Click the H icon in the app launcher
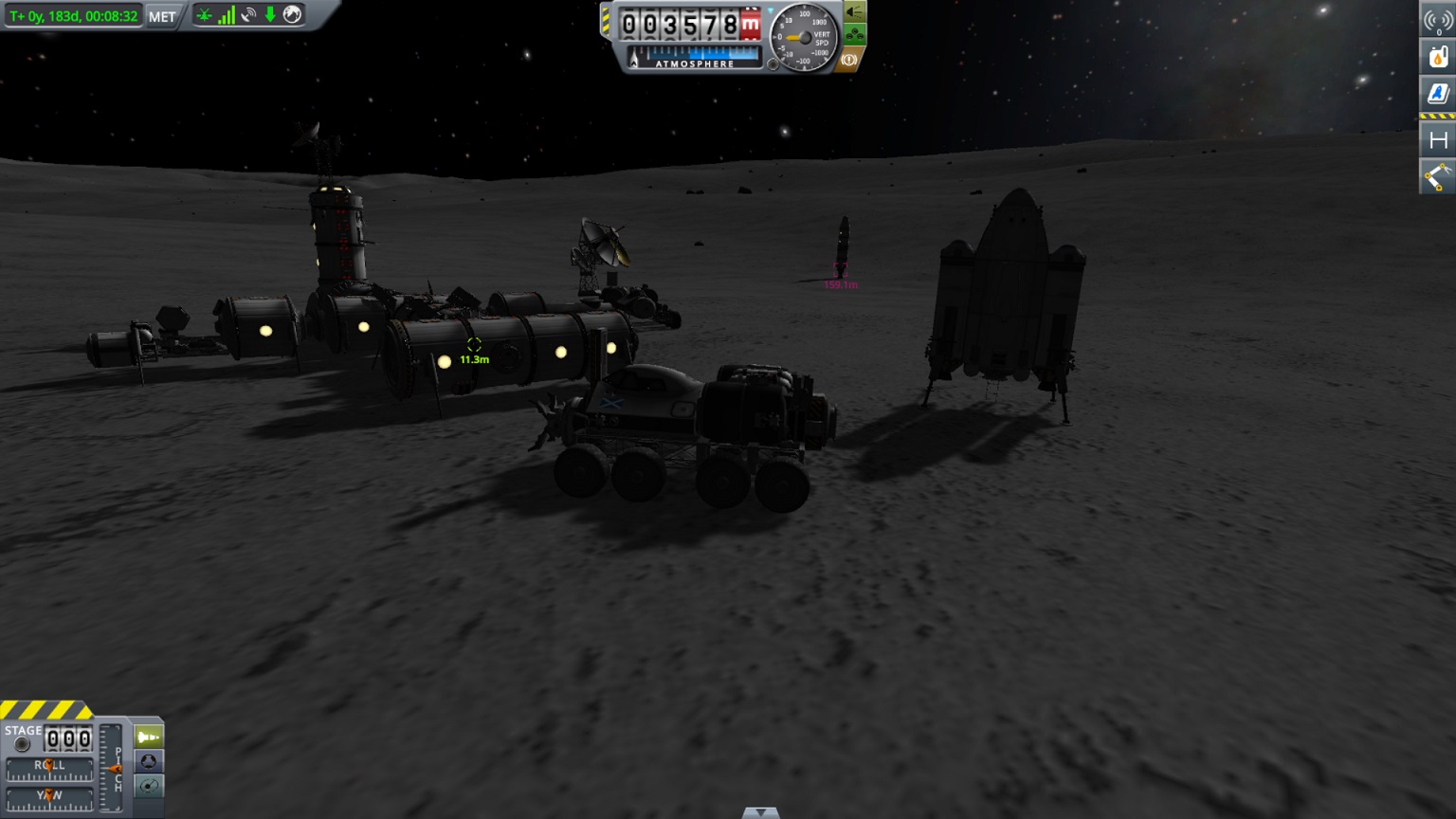The width and height of the screenshot is (1456, 819). pyautogui.click(x=1437, y=140)
